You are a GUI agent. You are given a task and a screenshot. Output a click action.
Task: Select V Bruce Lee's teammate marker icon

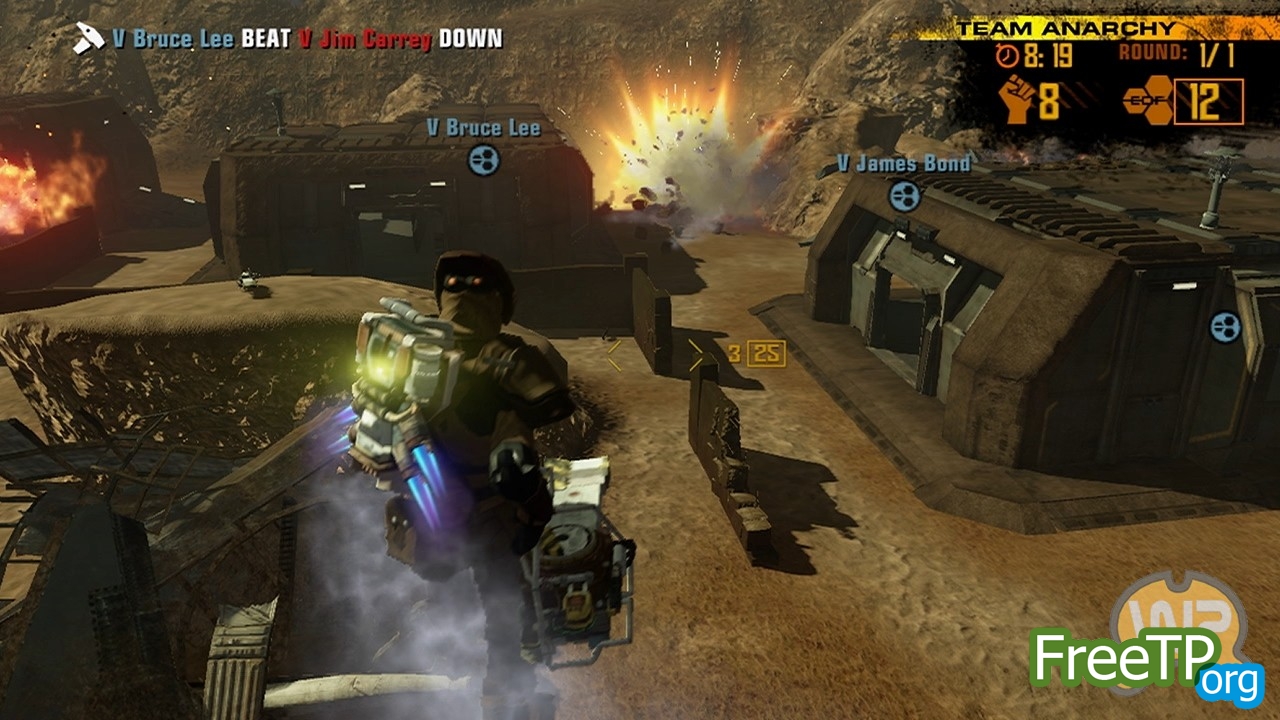click(483, 159)
